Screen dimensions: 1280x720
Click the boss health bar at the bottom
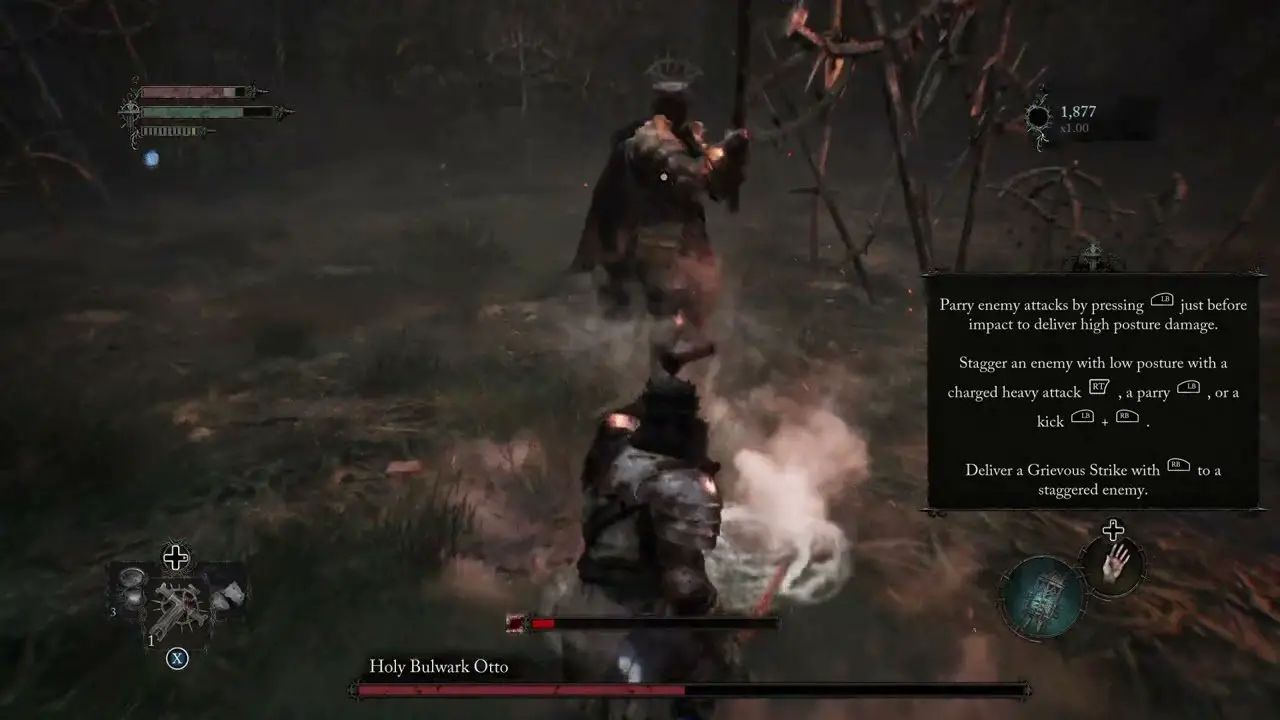(683, 691)
